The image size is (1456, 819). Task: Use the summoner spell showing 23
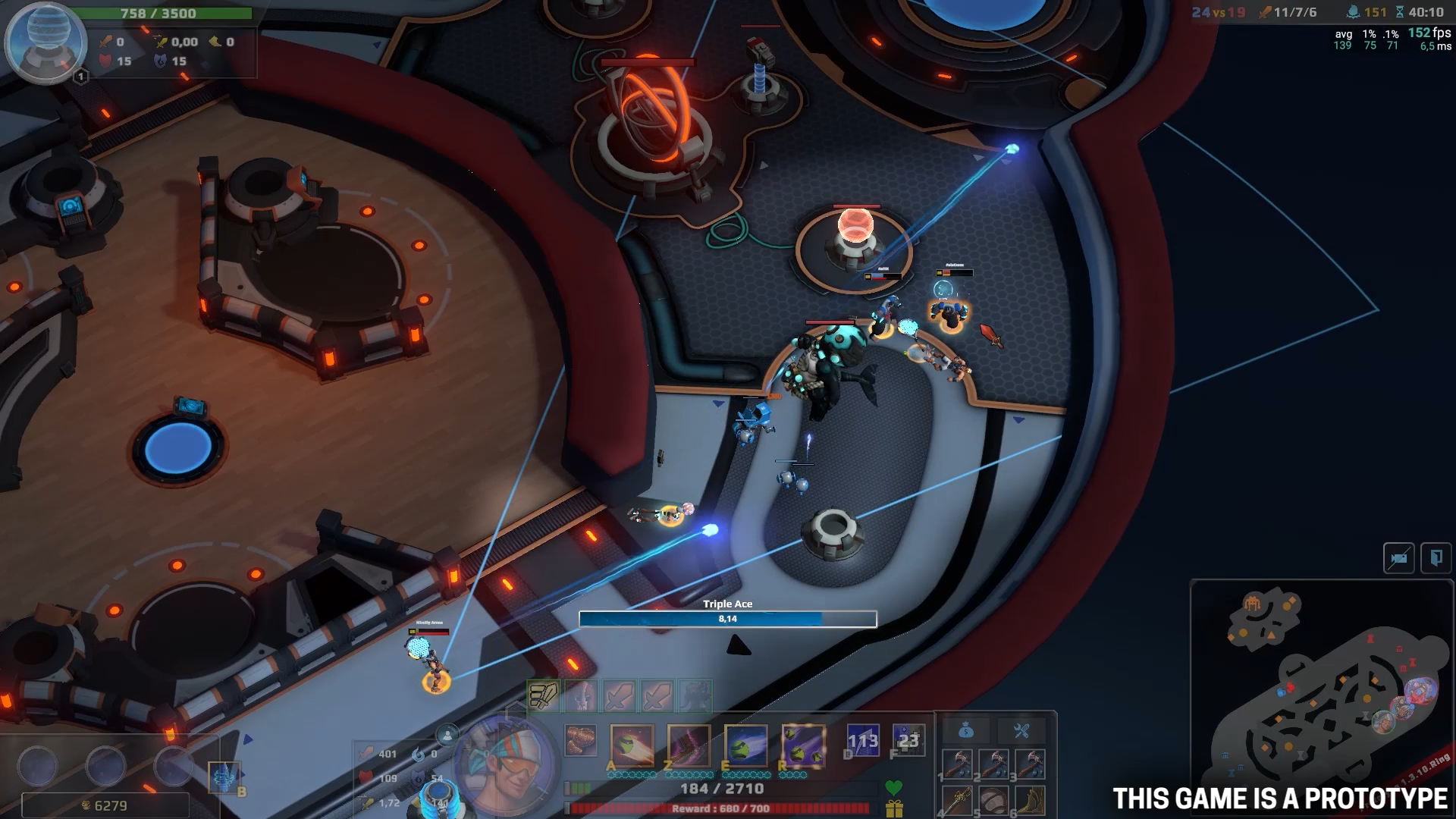(x=908, y=741)
